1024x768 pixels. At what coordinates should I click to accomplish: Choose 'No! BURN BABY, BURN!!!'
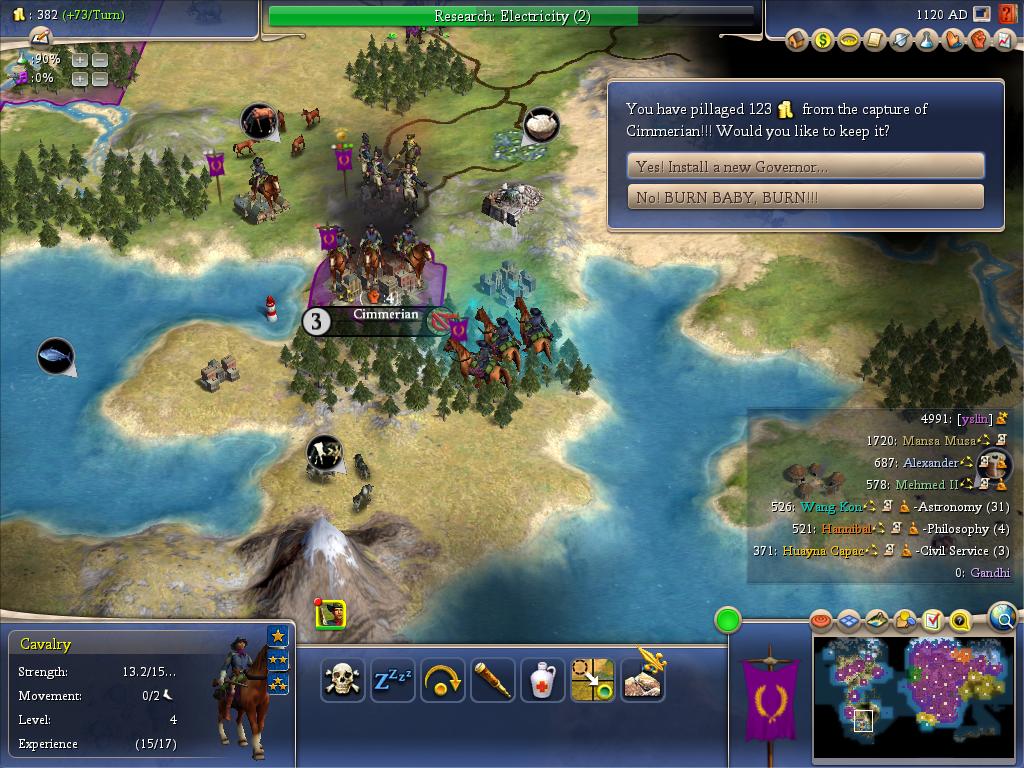tap(805, 197)
